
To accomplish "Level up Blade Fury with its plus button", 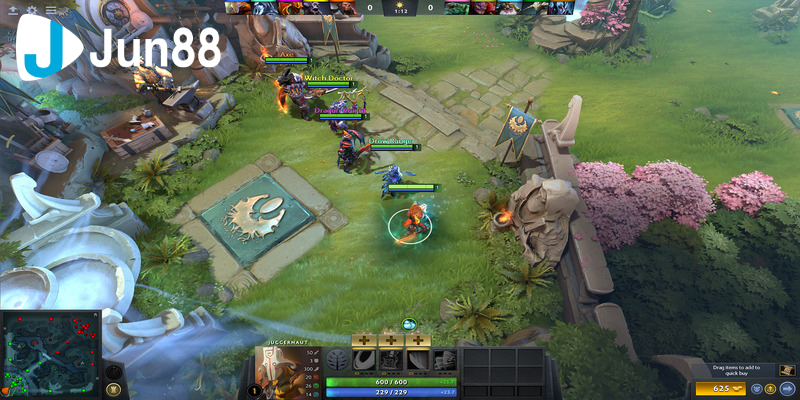I will tap(363, 342).
